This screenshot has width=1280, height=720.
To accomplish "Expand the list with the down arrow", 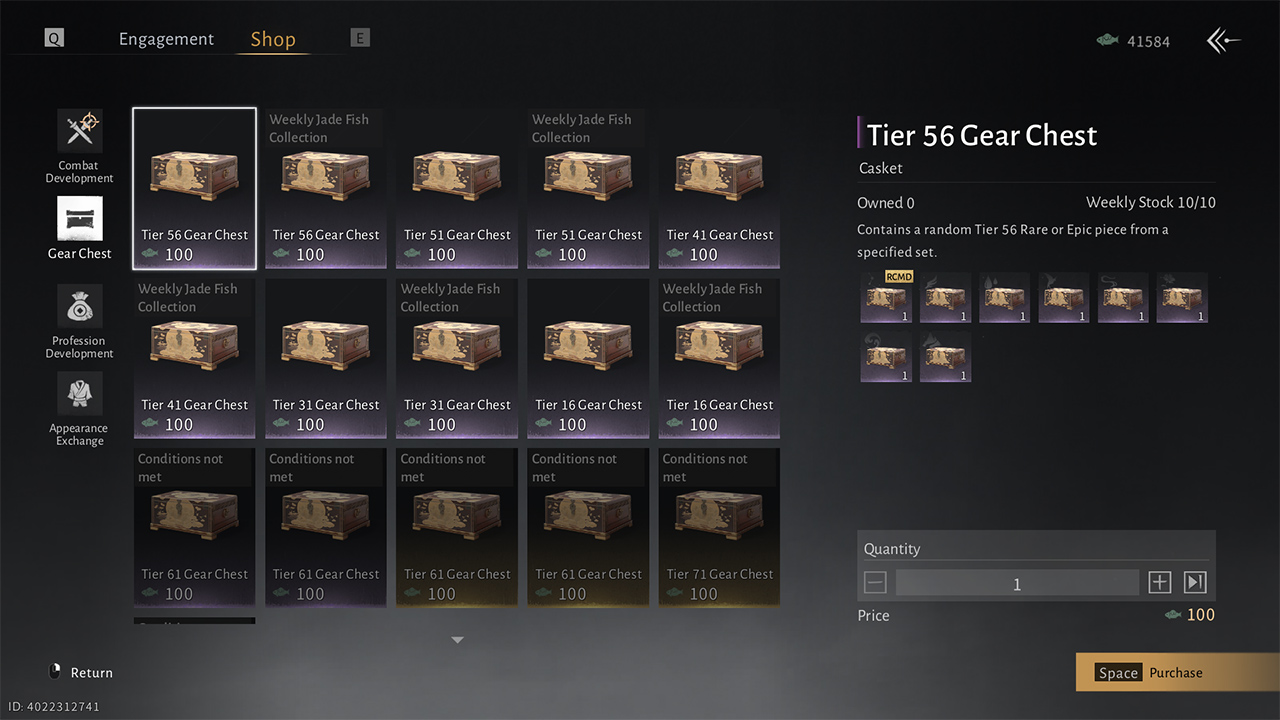I will click(x=457, y=640).
